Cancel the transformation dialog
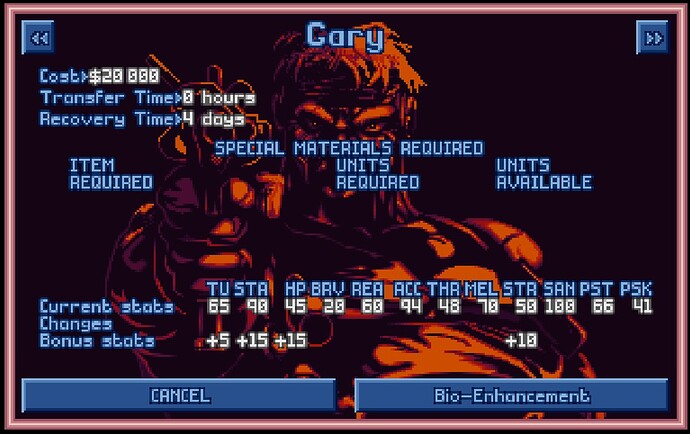Image resolution: width=690 pixels, height=434 pixels. pyautogui.click(x=179, y=395)
